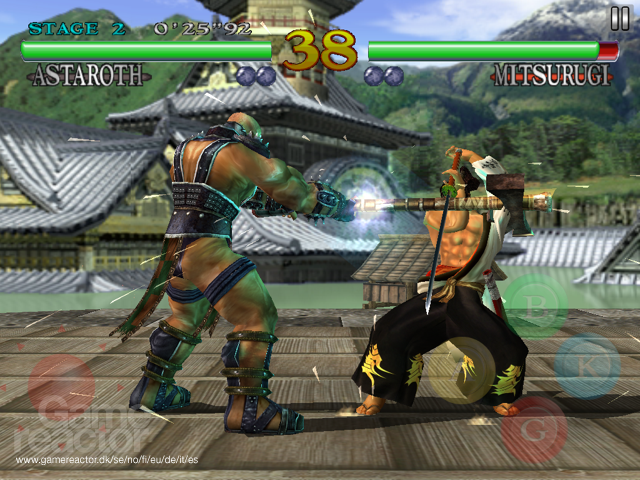Tap the yellow A attack button
The width and height of the screenshot is (640, 480).
460,370
